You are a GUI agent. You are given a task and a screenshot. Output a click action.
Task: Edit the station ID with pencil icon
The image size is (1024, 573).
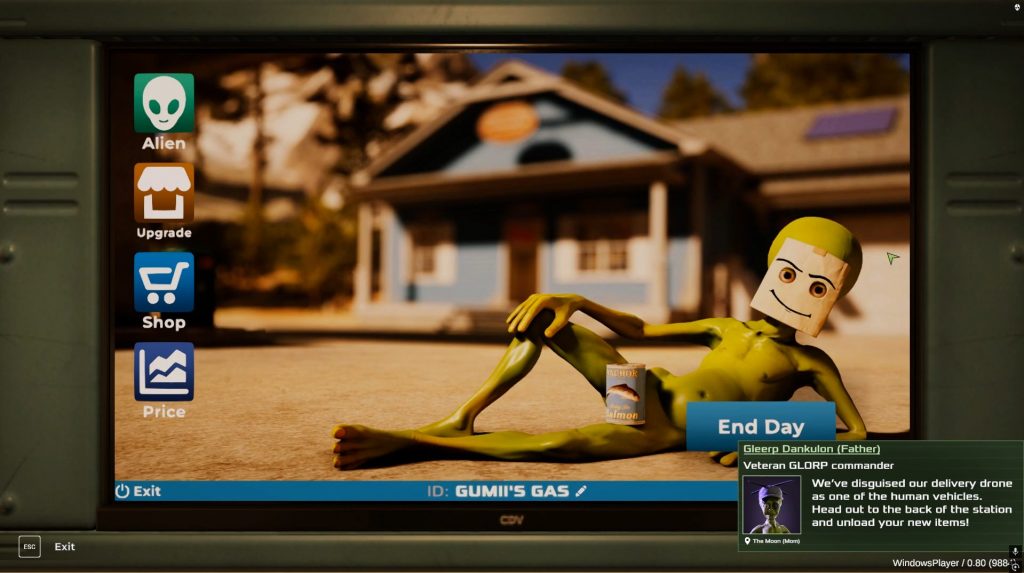point(581,491)
